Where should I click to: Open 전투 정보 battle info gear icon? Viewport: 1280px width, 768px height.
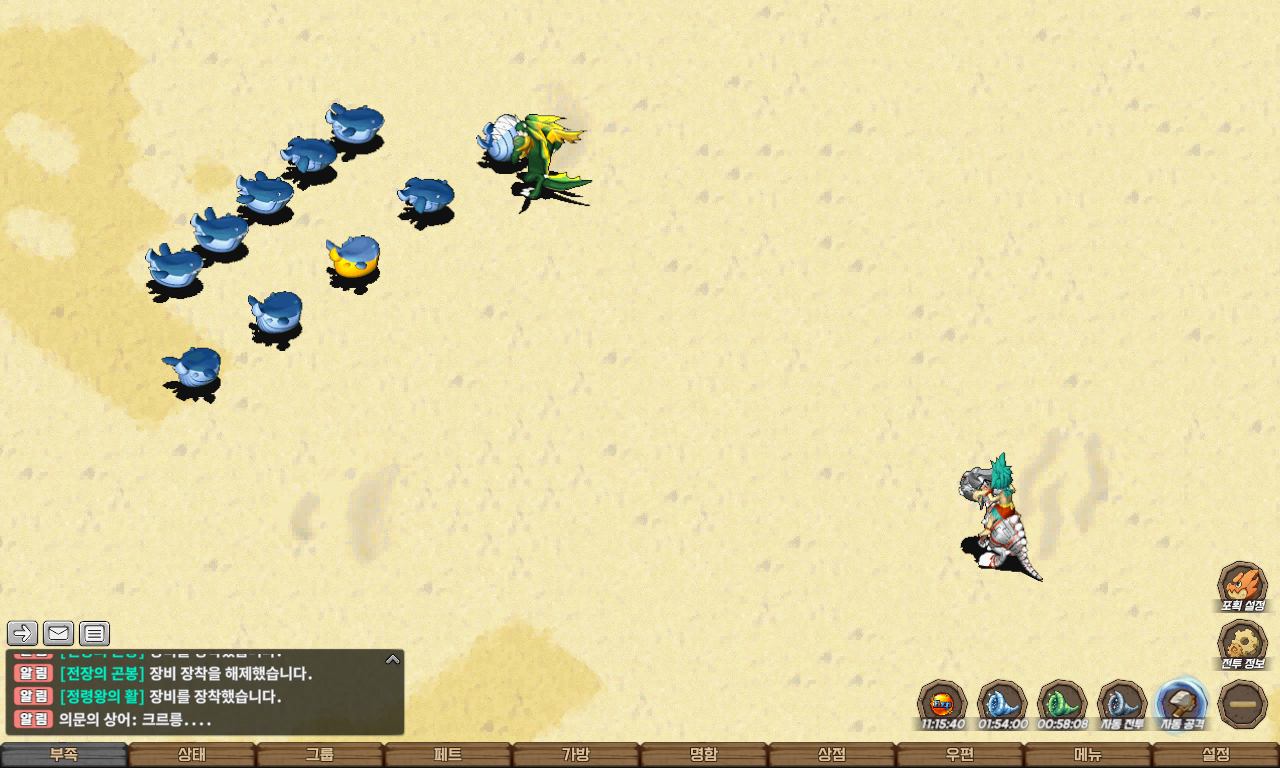click(1242, 643)
